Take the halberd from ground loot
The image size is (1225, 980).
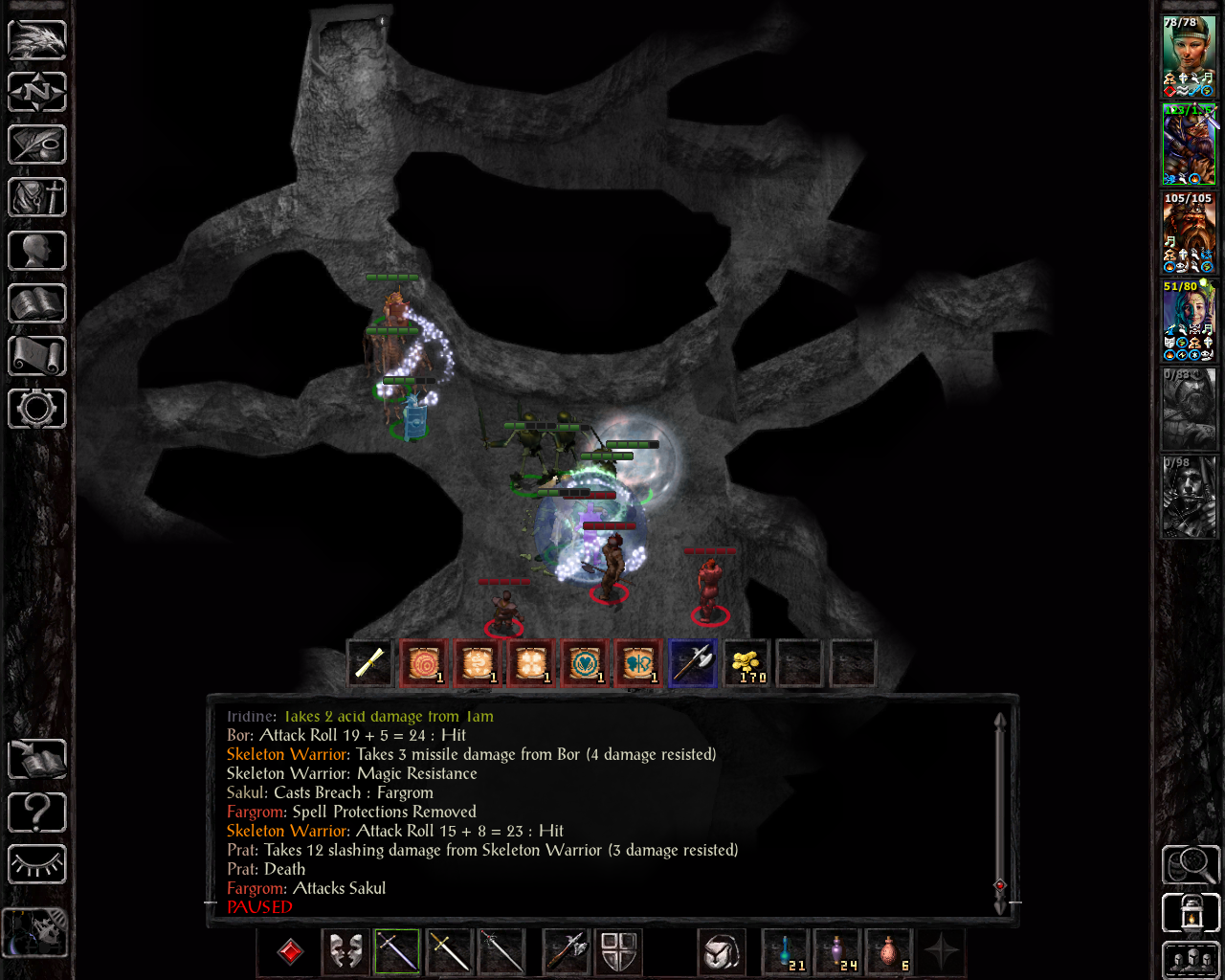pyautogui.click(x=692, y=663)
